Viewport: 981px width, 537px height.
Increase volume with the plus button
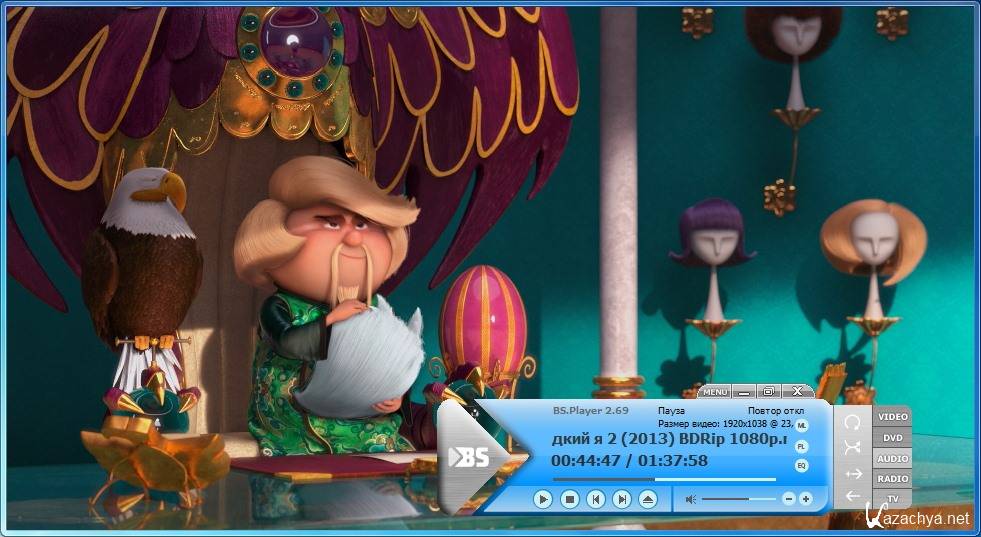pos(806,498)
